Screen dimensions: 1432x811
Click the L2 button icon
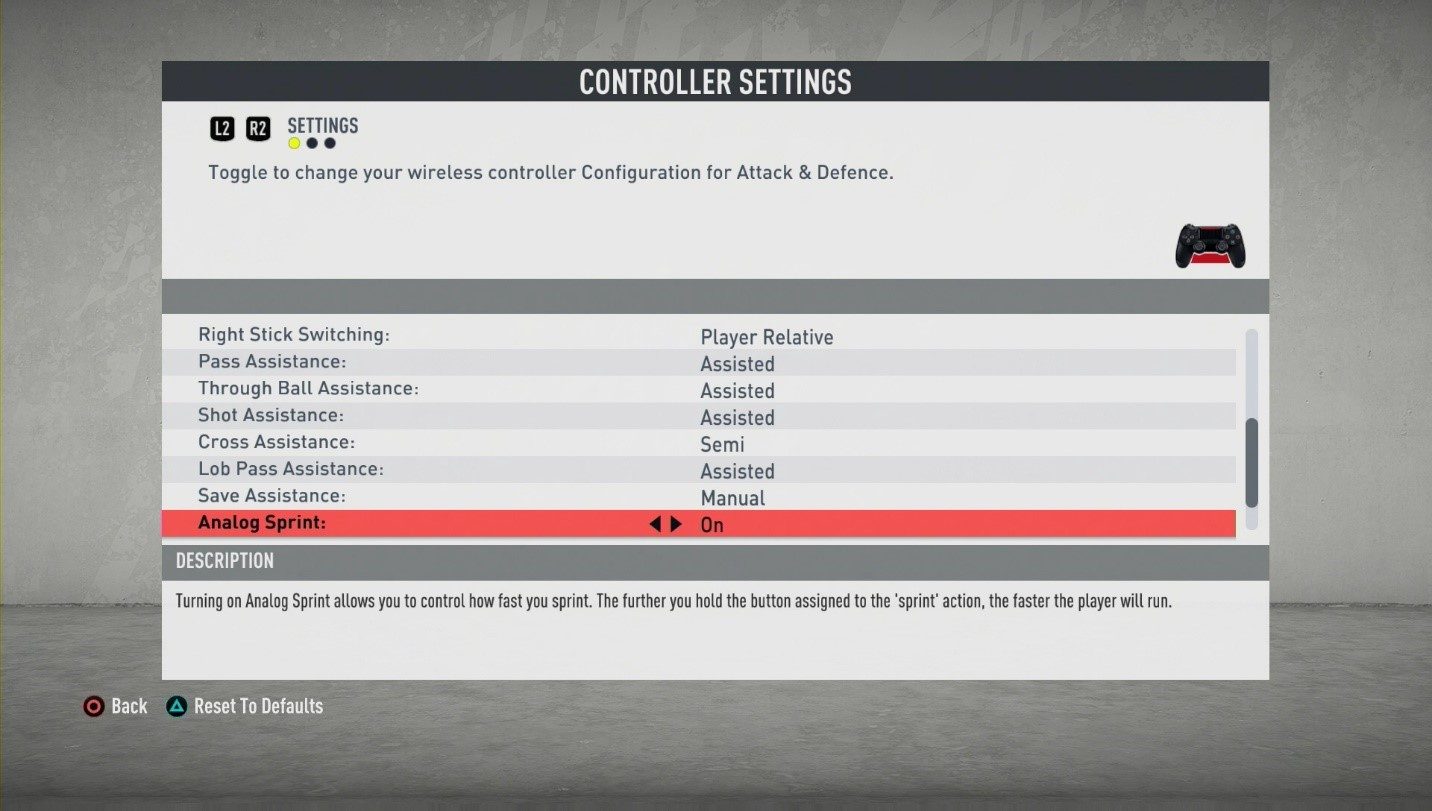[x=222, y=128]
